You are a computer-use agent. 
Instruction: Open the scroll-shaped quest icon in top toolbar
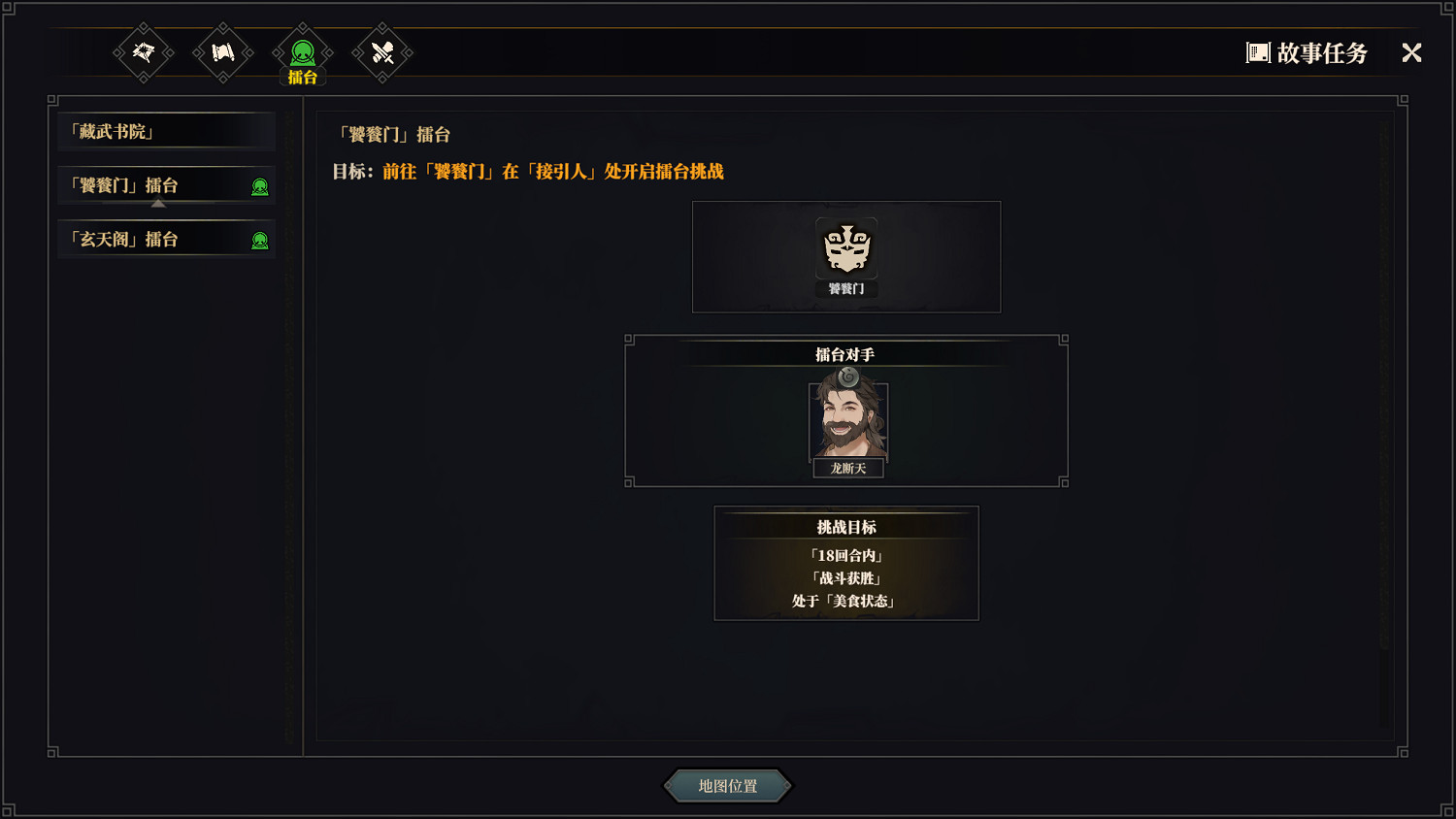tap(222, 53)
